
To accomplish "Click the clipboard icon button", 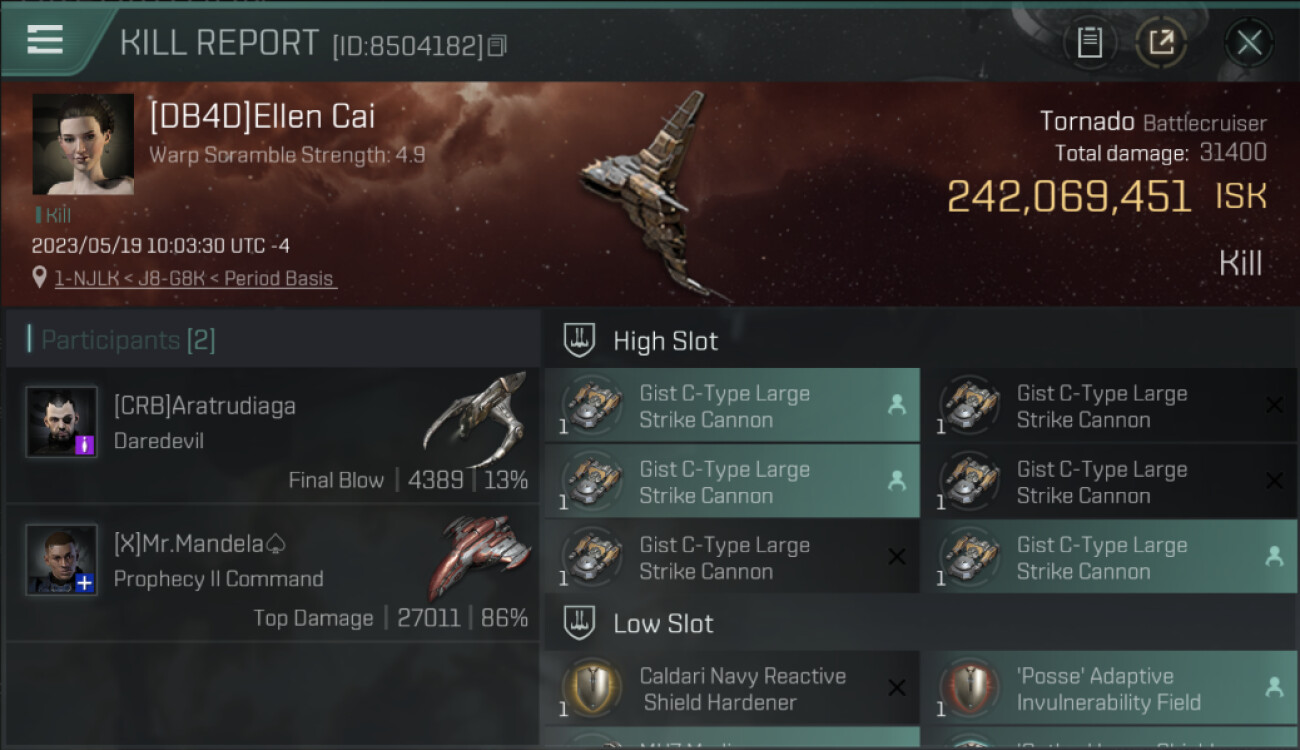I will coord(1089,42).
